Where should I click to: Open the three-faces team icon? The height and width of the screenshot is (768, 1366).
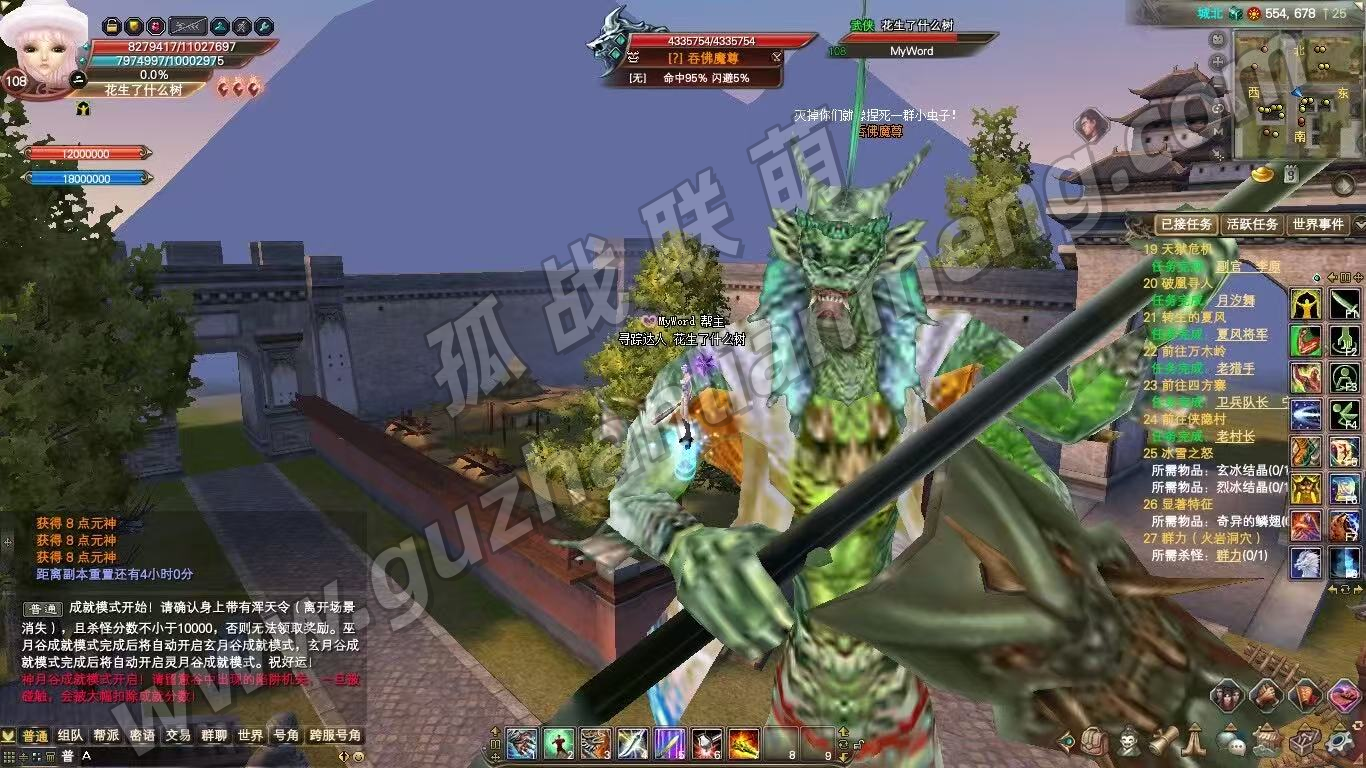point(1227,695)
